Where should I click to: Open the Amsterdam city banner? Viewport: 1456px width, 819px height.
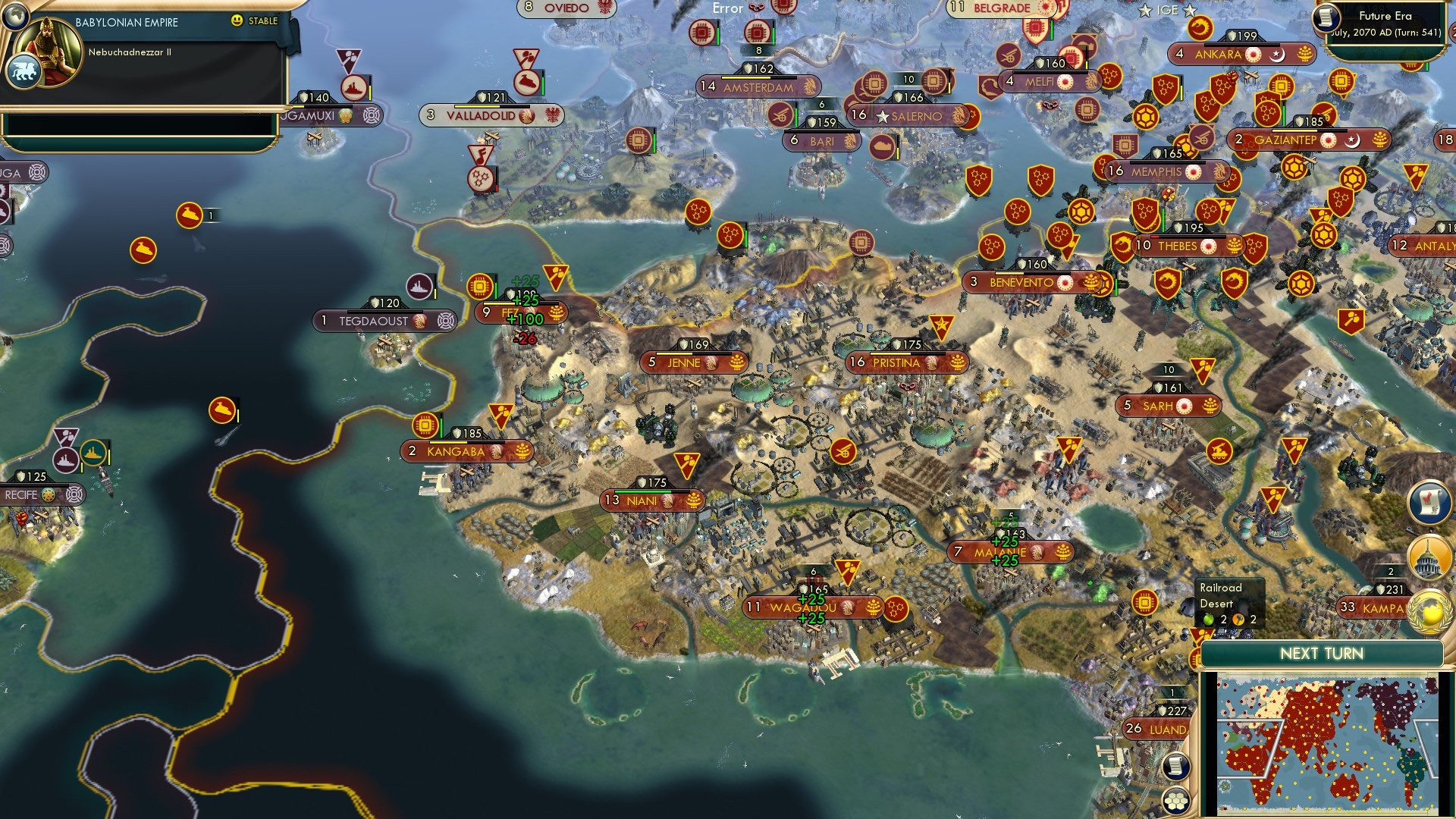point(755,87)
